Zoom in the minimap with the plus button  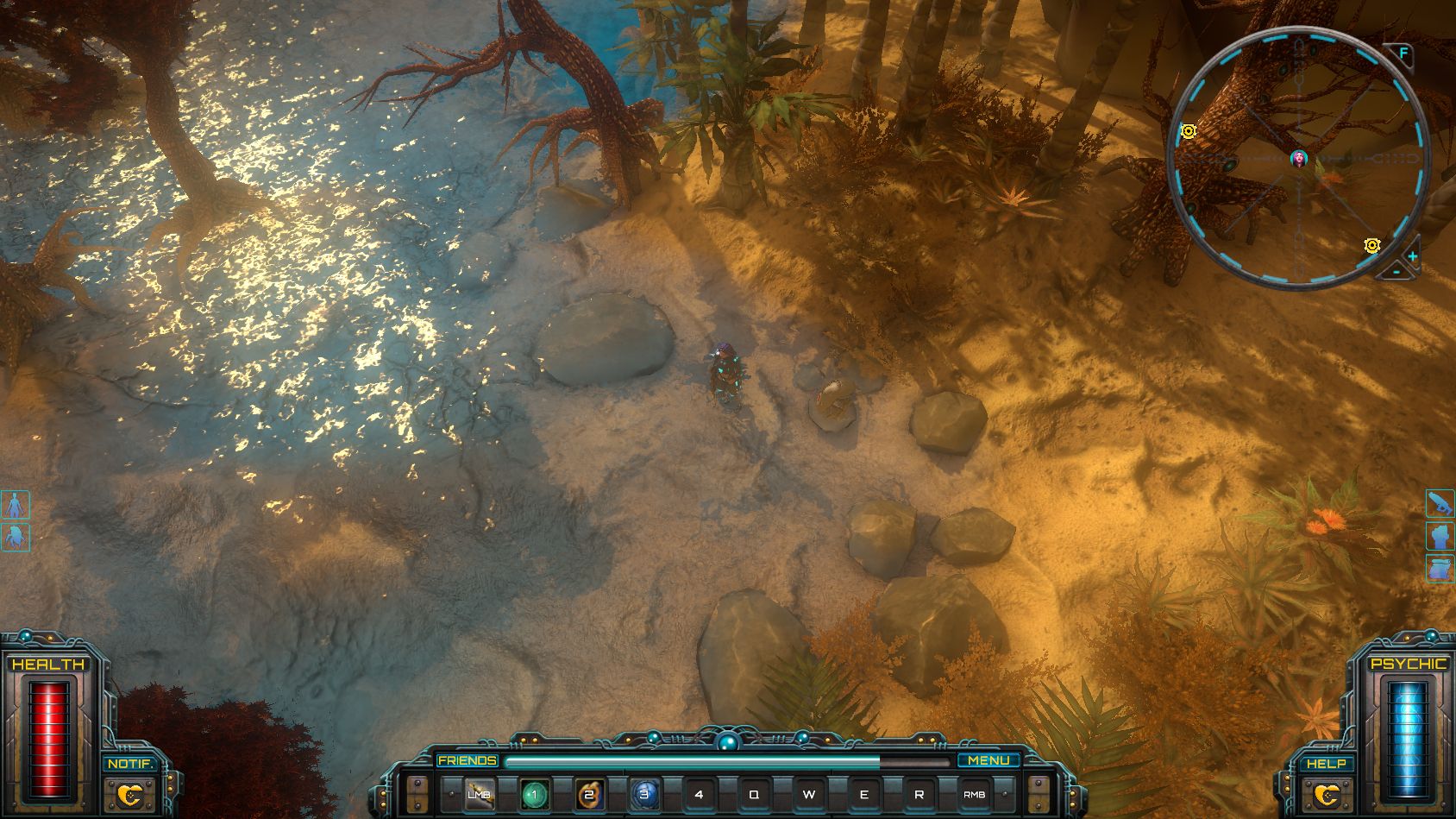pos(1412,256)
